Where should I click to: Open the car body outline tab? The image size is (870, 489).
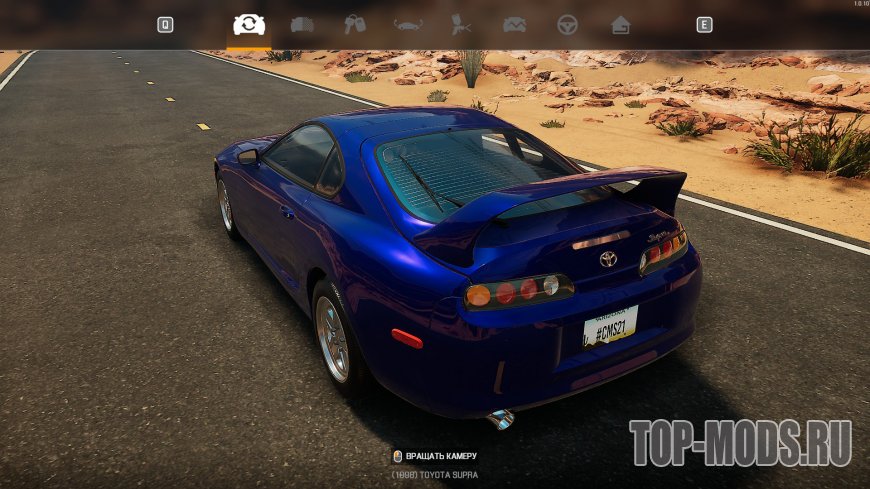408,25
